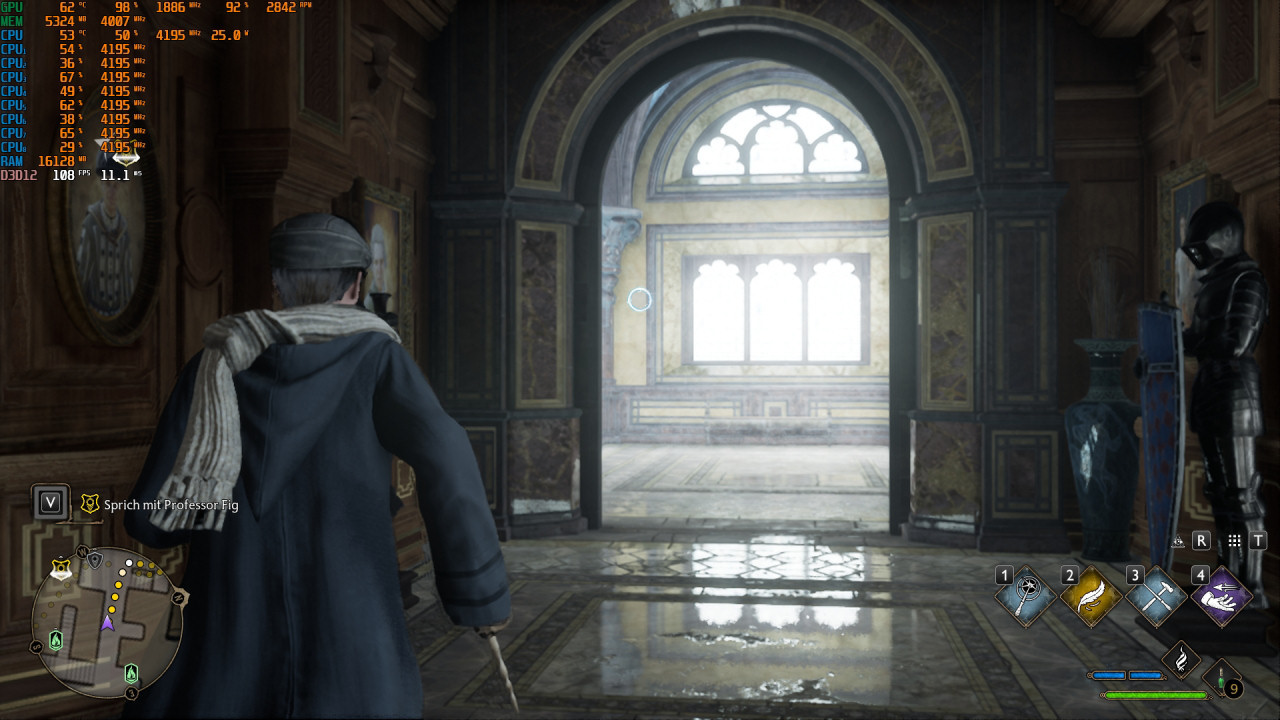Click a green Floo Flame icon on the minimap
Image resolution: width=1280 pixels, height=720 pixels.
[x=56, y=640]
